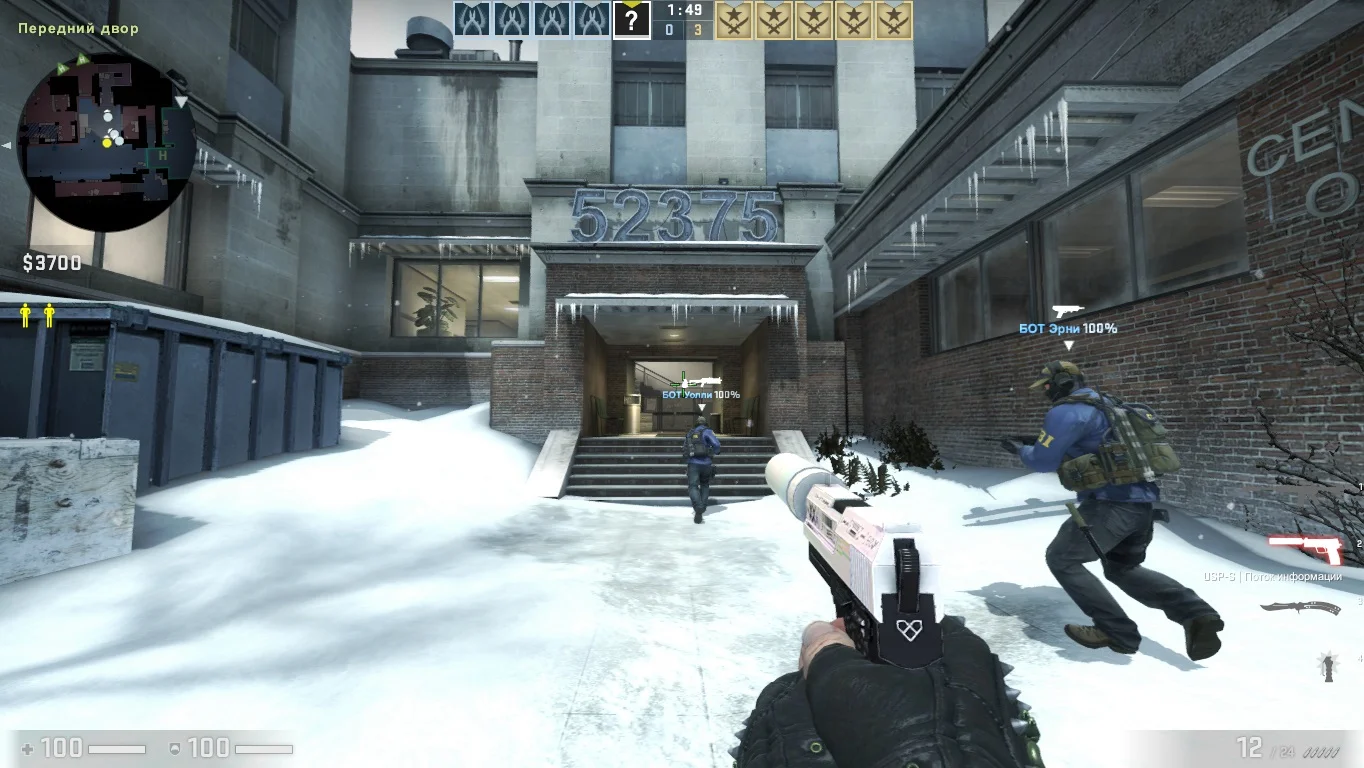
Task: Click the circular radar minimap
Action: click(106, 142)
